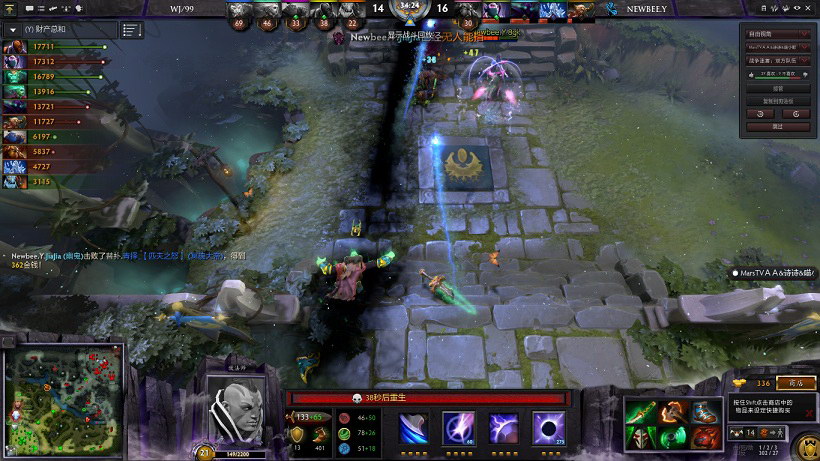The height and width of the screenshot is (461, 820).
Task: Select the bottom player row with 3115 gold
Action: tap(55, 182)
